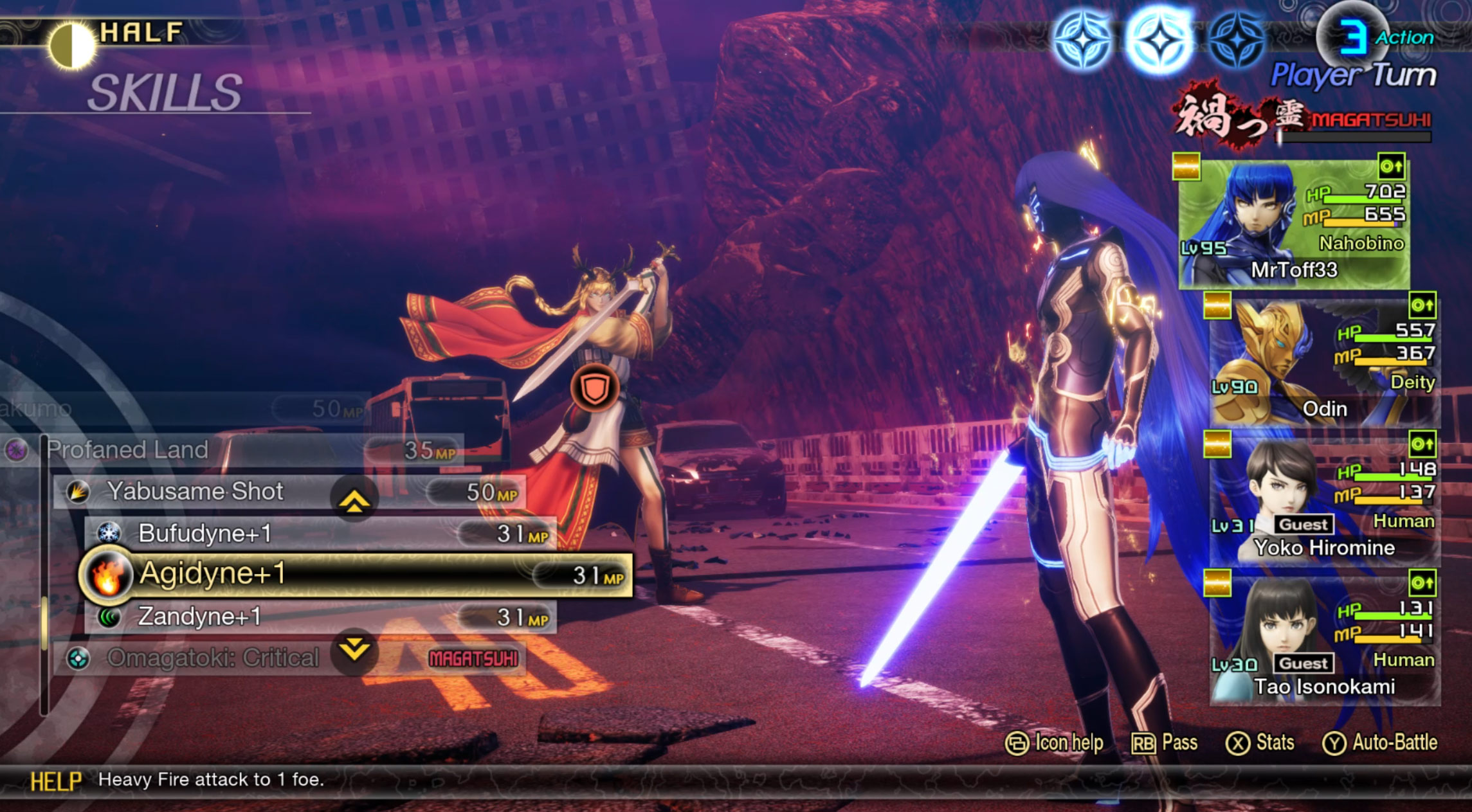1472x812 pixels.
Task: Open Icon help
Action: [x=1055, y=743]
